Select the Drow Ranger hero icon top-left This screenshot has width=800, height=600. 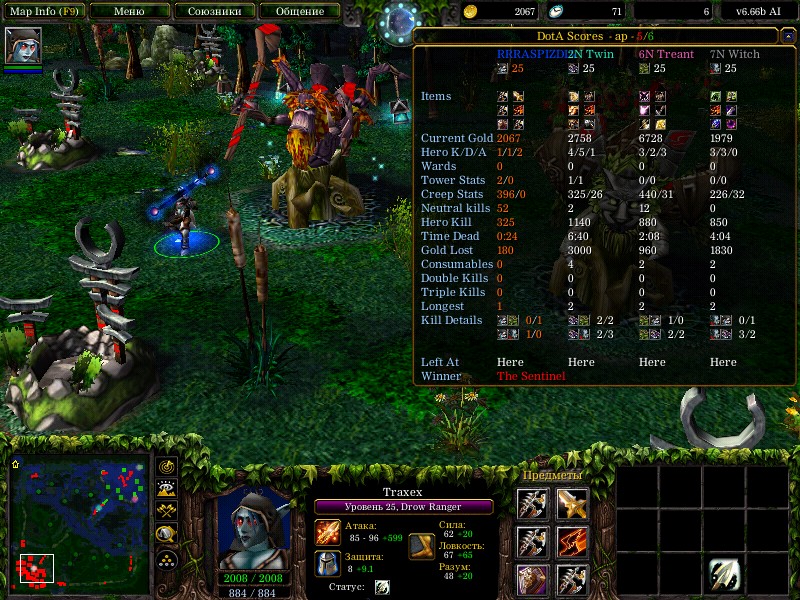[x=23, y=46]
